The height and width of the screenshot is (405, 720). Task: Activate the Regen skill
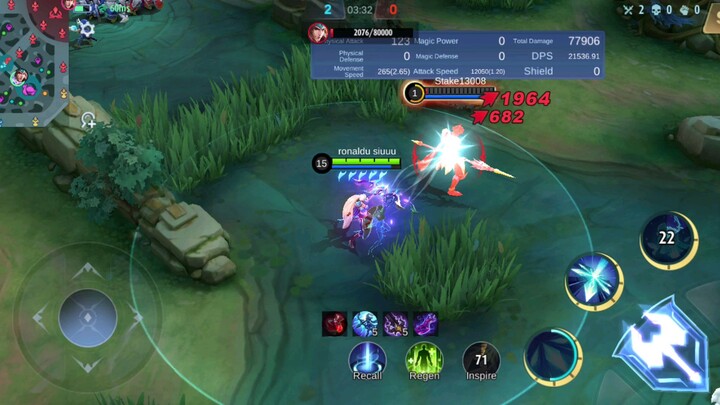tap(423, 359)
